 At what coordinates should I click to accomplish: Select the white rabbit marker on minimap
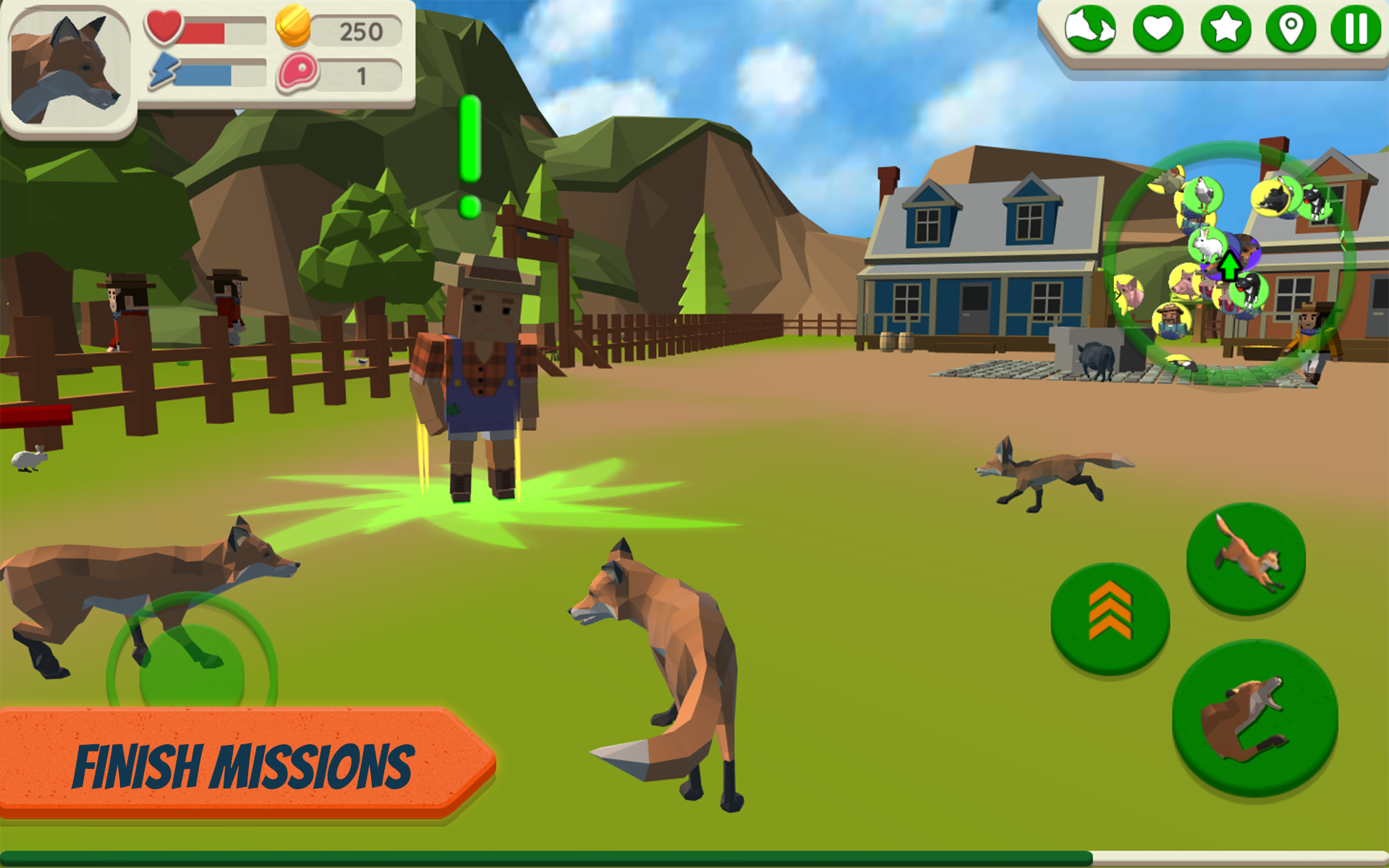1207,246
